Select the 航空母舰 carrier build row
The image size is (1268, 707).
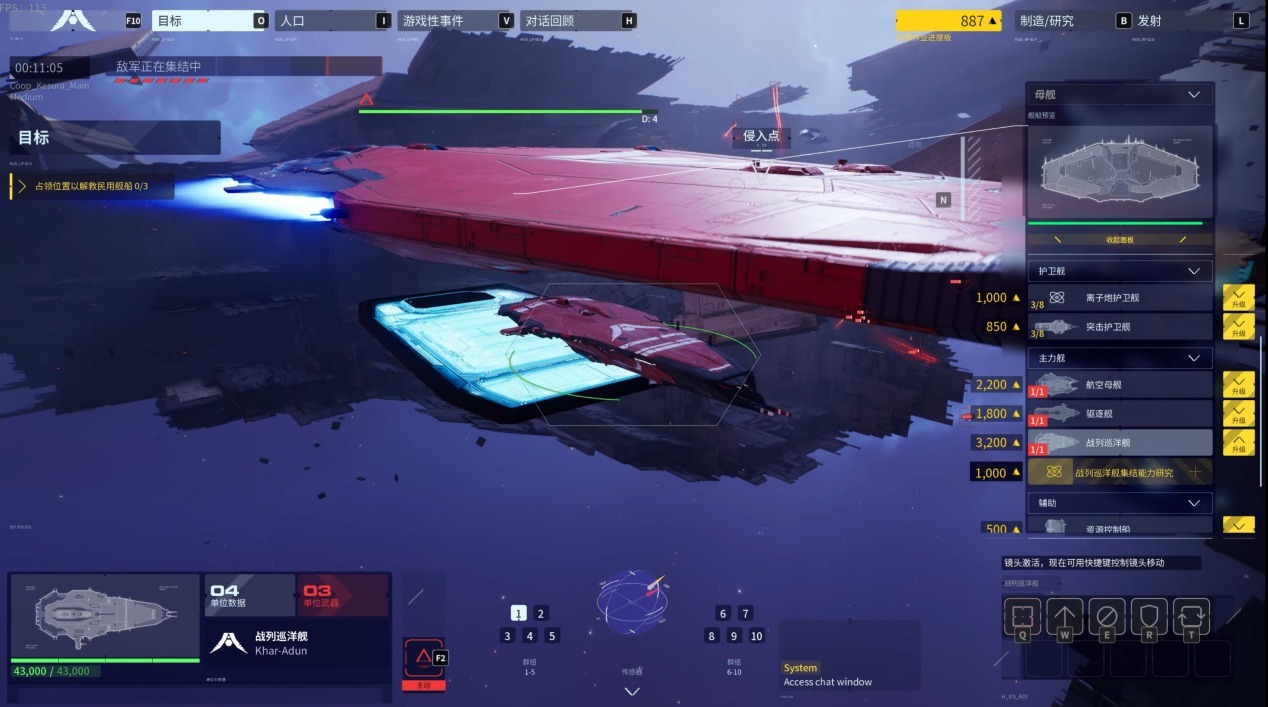(1119, 385)
